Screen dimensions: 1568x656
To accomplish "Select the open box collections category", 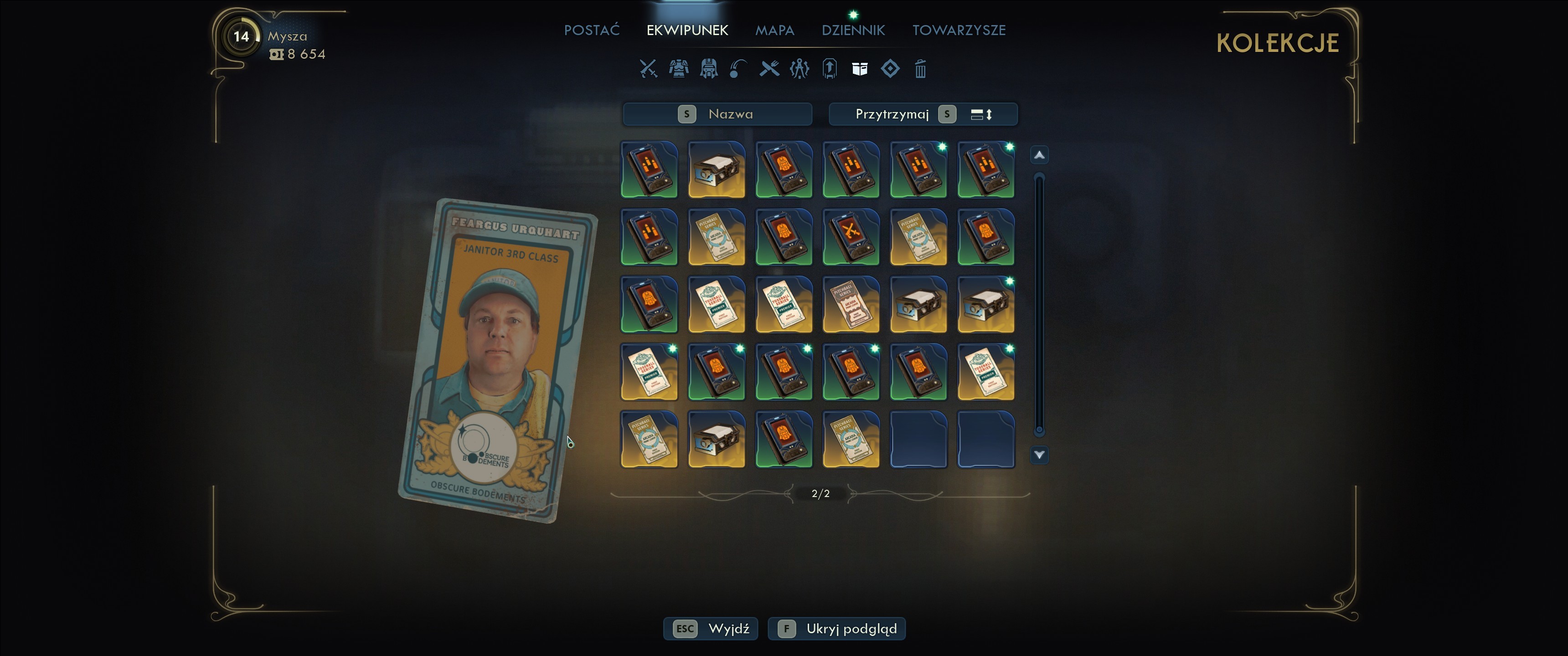I will 860,69.
